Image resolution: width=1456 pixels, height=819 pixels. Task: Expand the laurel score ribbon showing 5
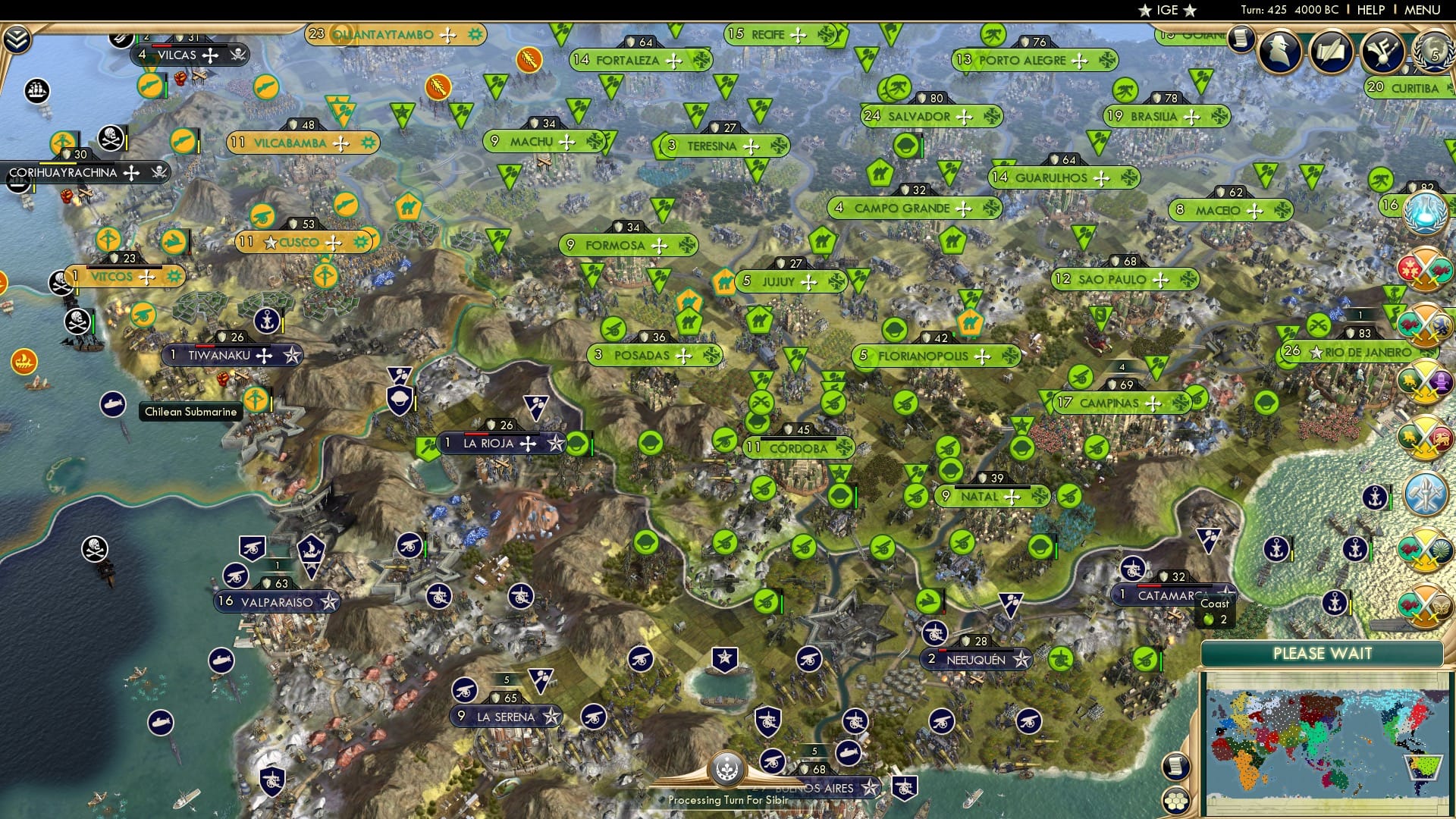tap(1433, 53)
